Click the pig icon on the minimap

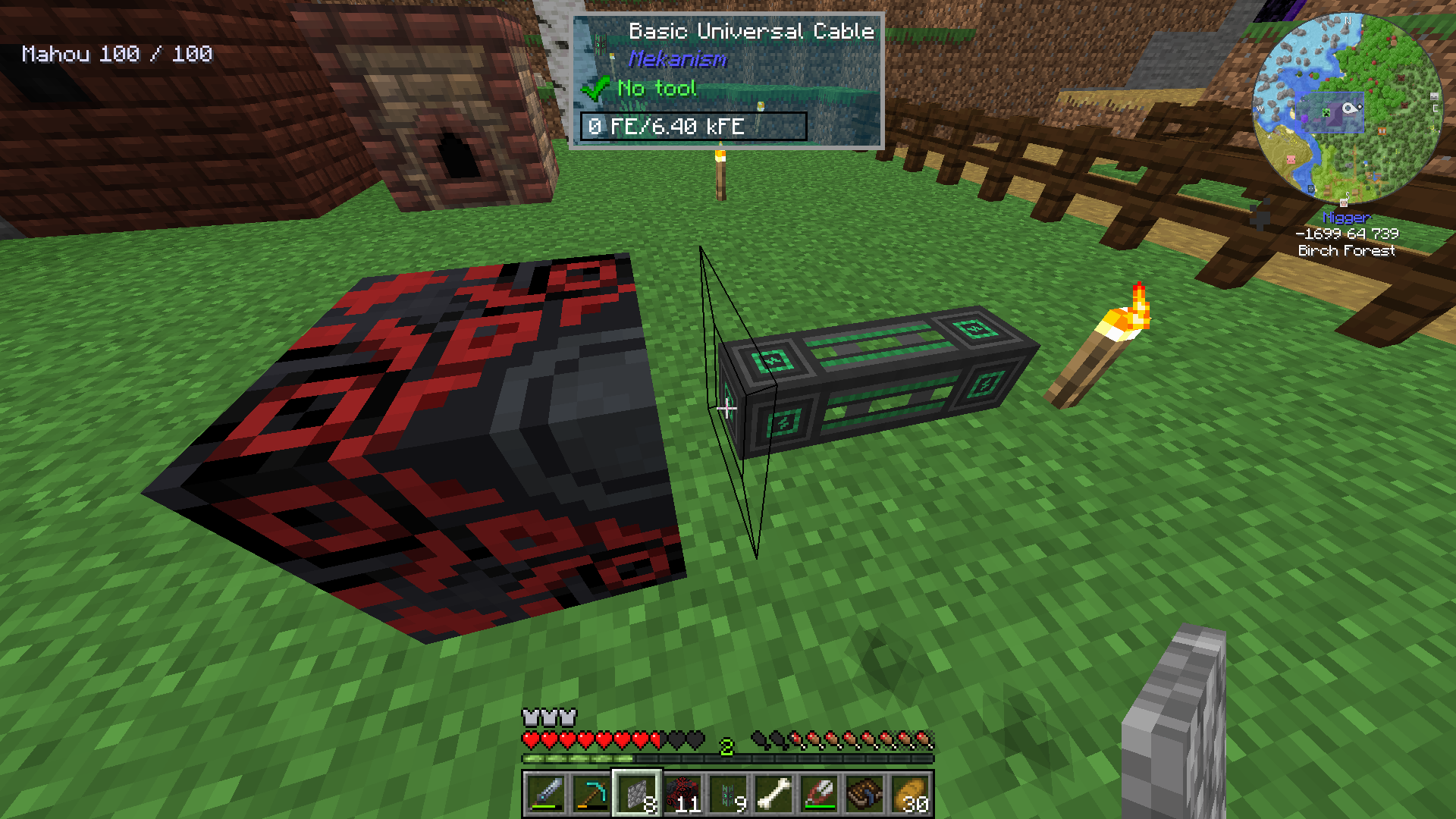pyautogui.click(x=1291, y=159)
